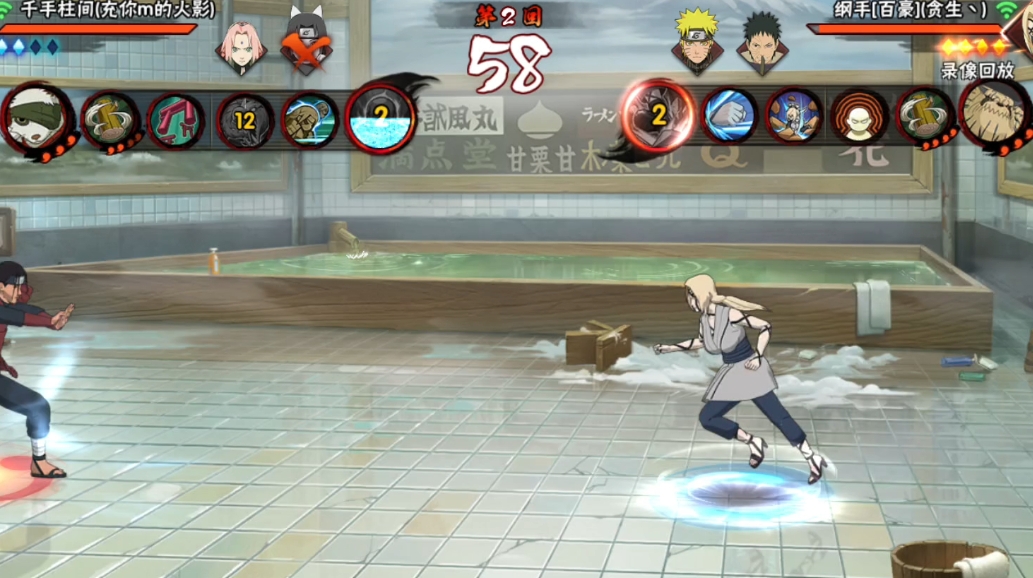Select Sakura's team portrait
1033x578 pixels.
[241, 46]
